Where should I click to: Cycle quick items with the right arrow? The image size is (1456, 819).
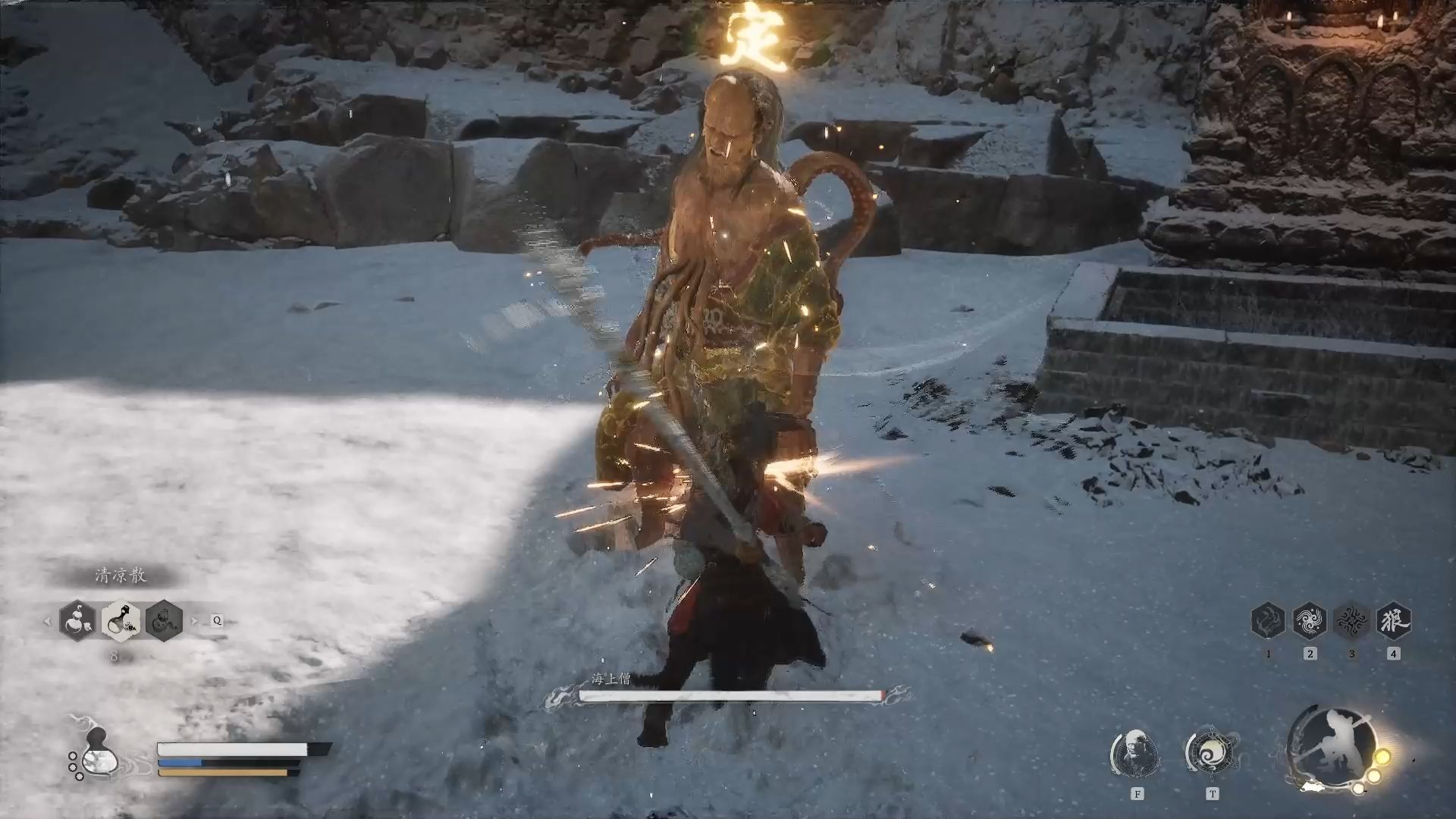[x=194, y=621]
